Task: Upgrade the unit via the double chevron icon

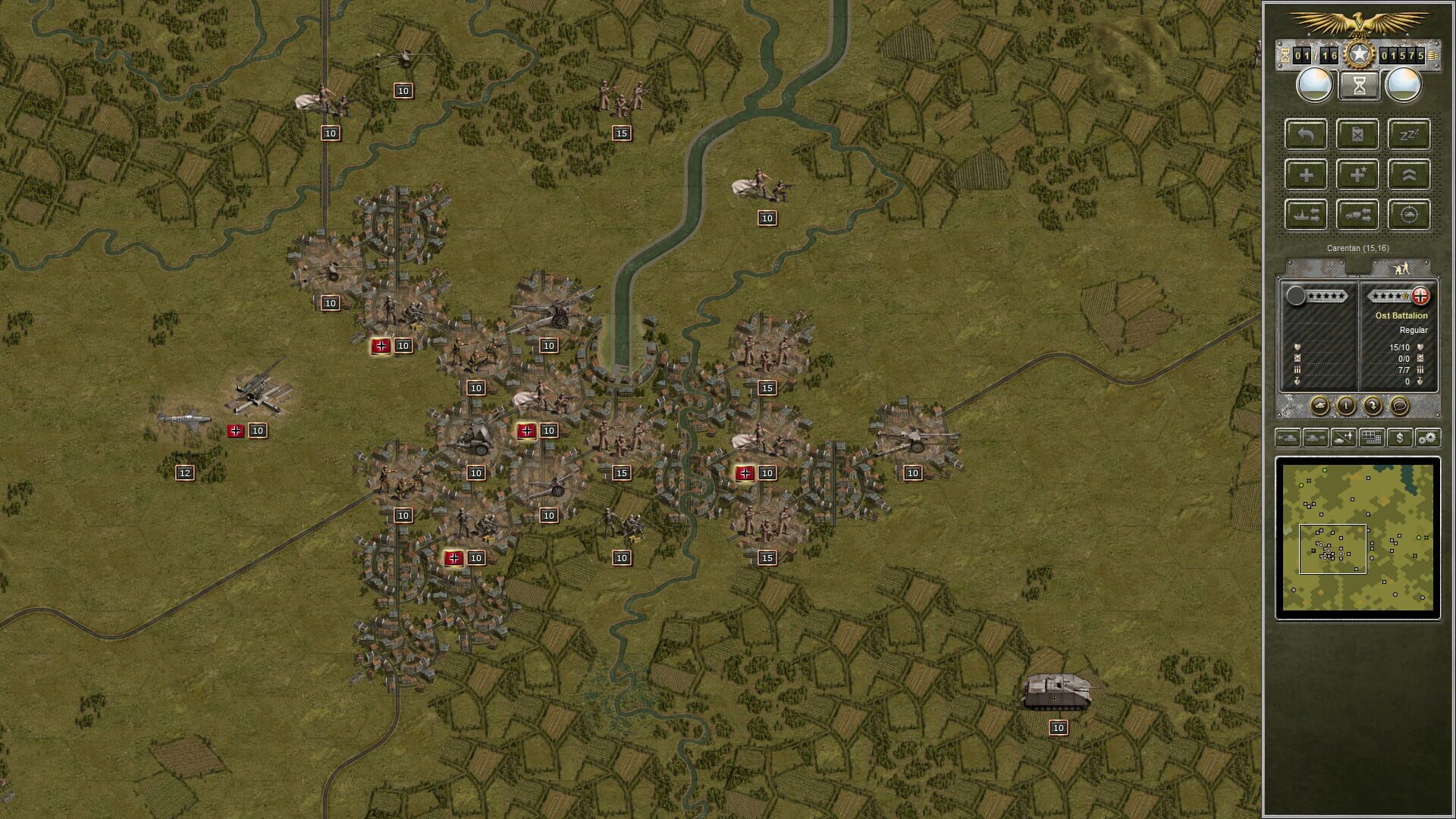Action: click(x=1409, y=174)
